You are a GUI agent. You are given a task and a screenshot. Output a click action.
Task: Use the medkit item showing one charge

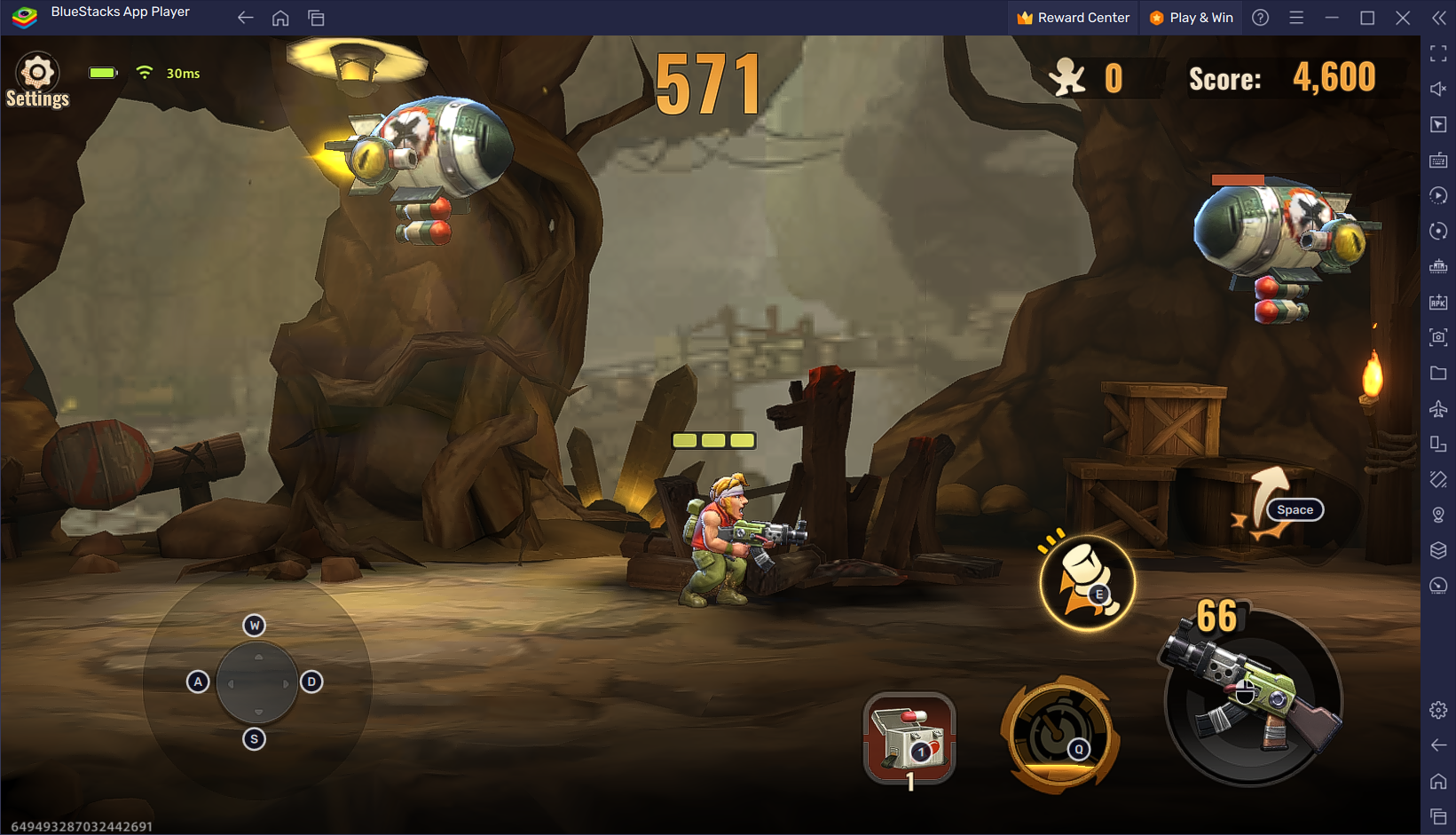click(x=909, y=739)
